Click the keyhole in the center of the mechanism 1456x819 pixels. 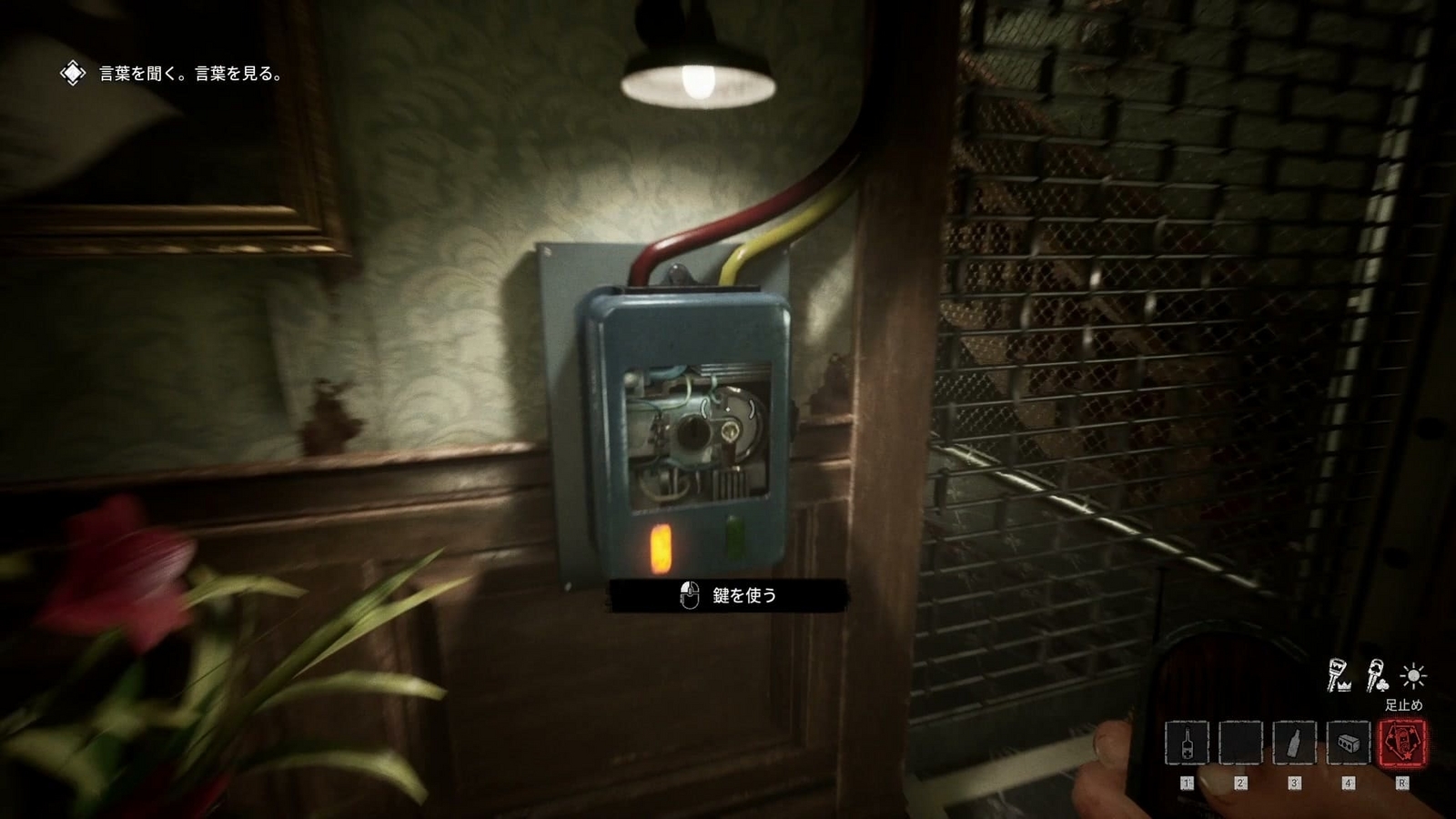tap(693, 434)
